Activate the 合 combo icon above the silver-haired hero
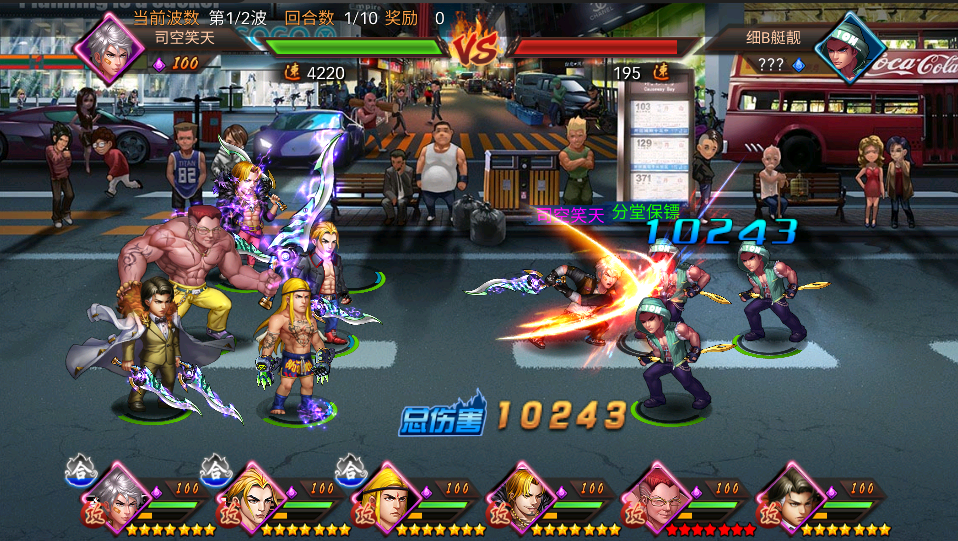 click(x=80, y=468)
